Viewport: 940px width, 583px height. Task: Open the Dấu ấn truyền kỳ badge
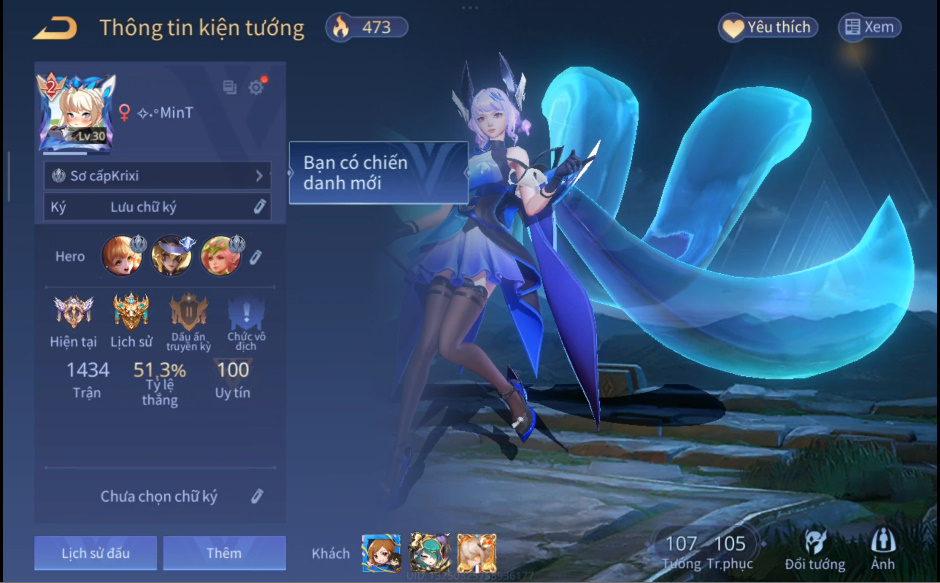tap(189, 312)
